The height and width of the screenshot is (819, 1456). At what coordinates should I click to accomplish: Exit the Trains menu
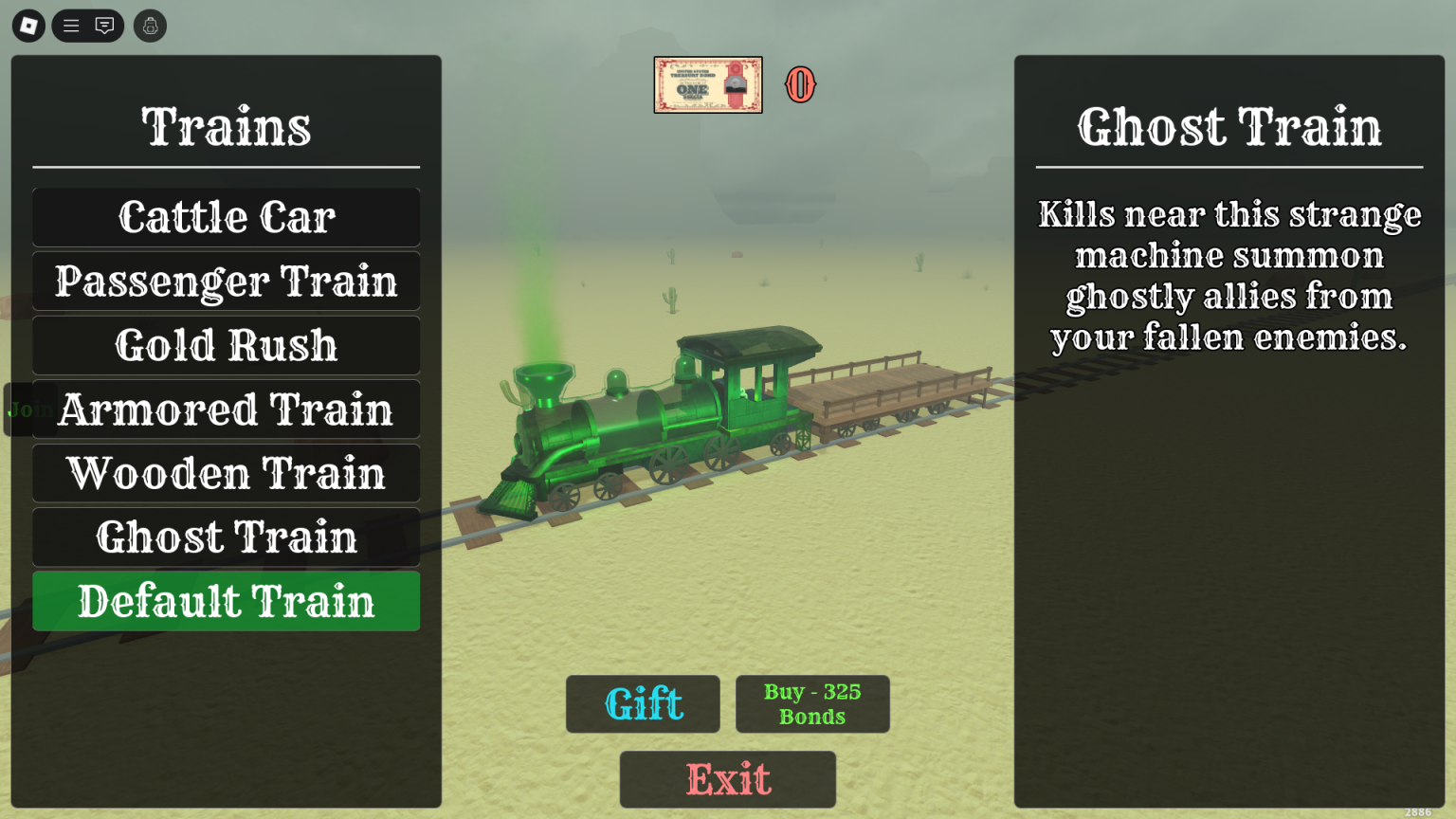727,779
